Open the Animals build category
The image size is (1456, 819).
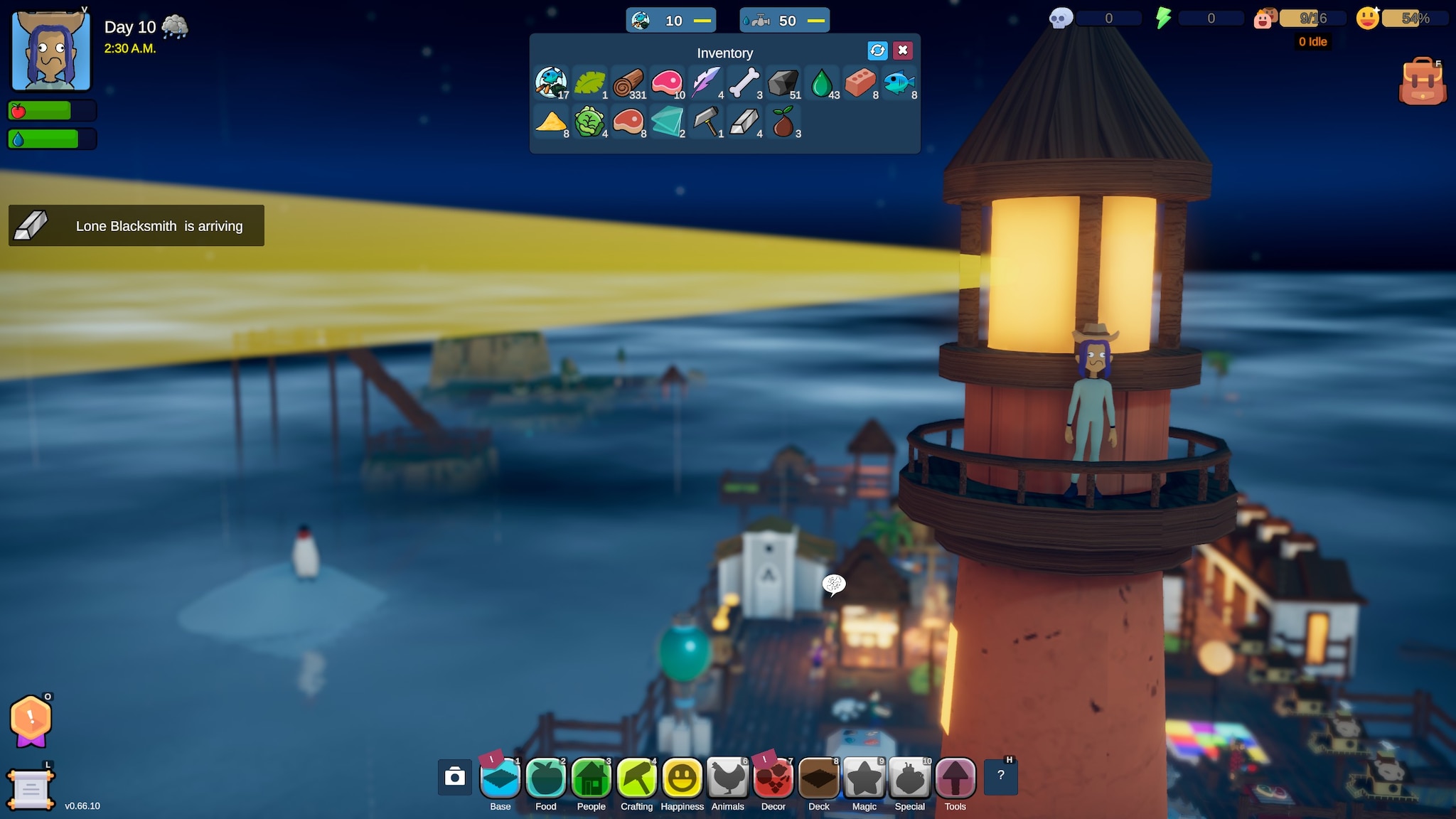pyautogui.click(x=728, y=778)
